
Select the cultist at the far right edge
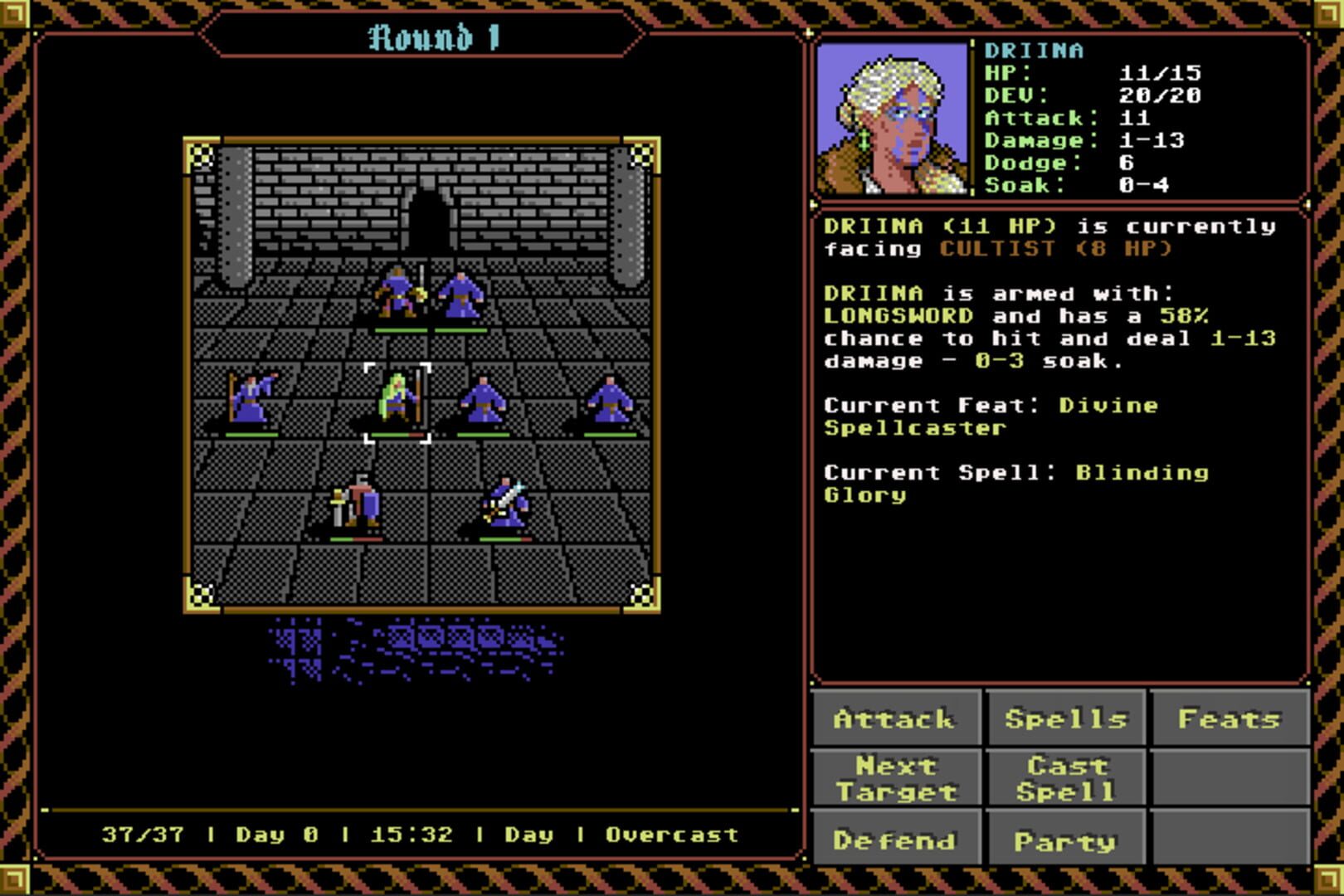610,398
